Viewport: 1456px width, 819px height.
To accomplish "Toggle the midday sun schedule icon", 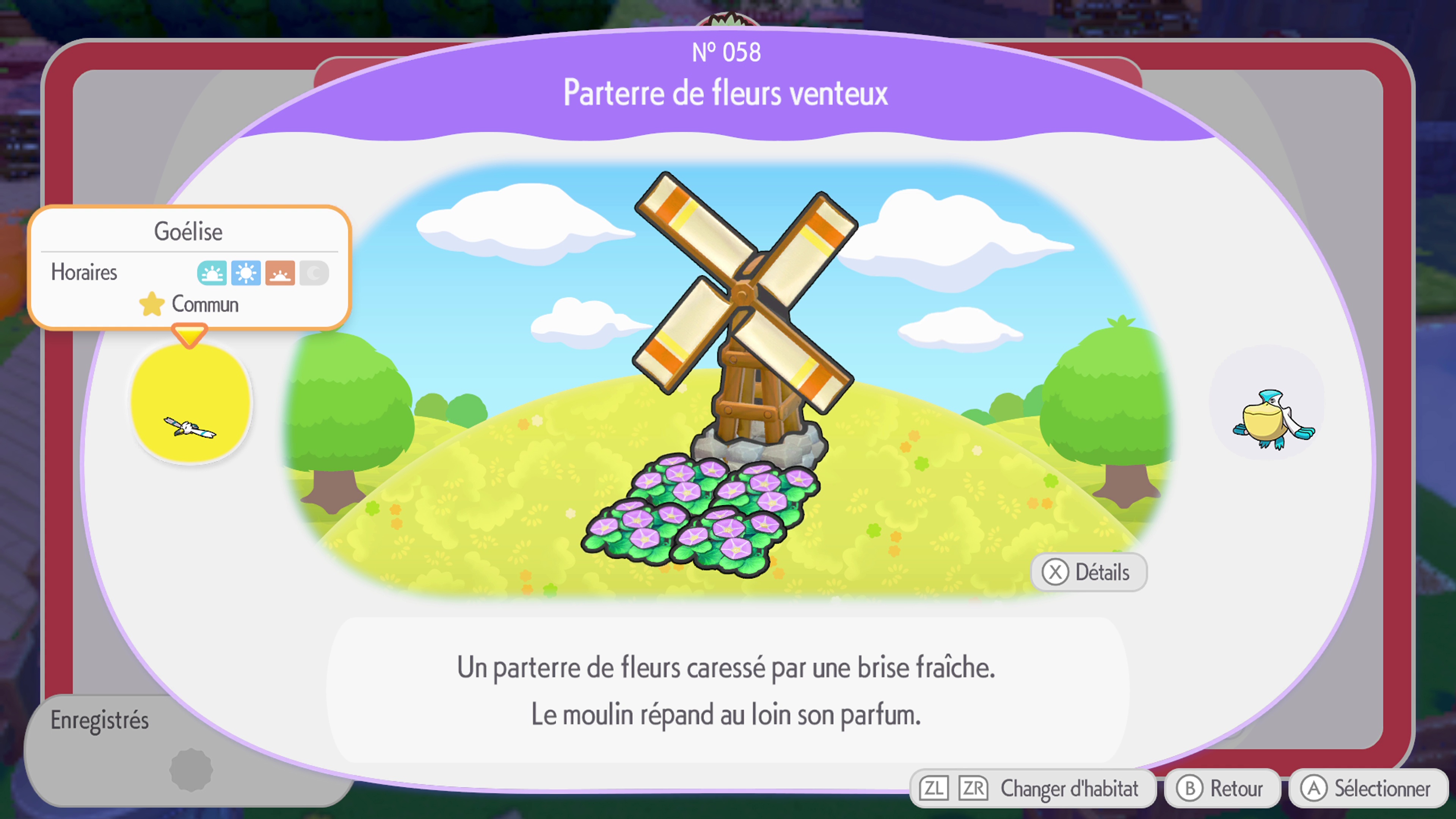I will 246,273.
